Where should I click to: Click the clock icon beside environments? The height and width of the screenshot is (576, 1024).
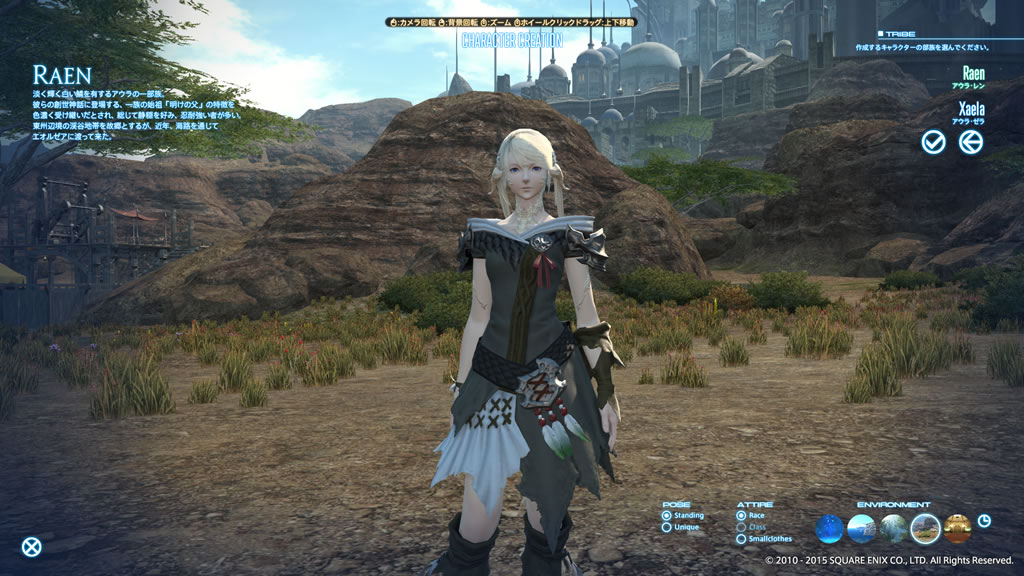[x=984, y=521]
